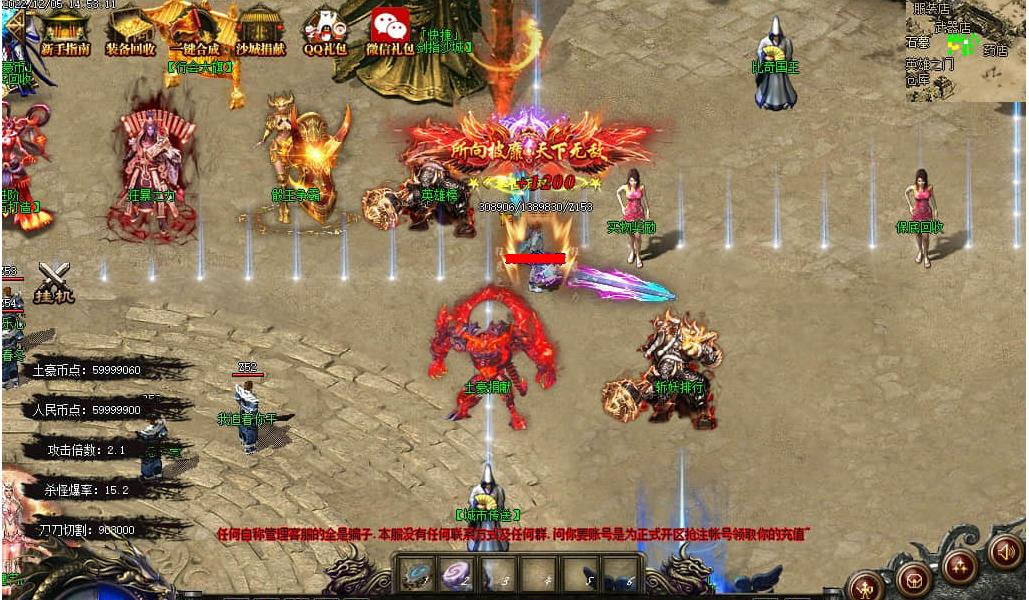Open the 新手指南 beginner guide
Viewport: 1029px width, 600px height.
66,30
